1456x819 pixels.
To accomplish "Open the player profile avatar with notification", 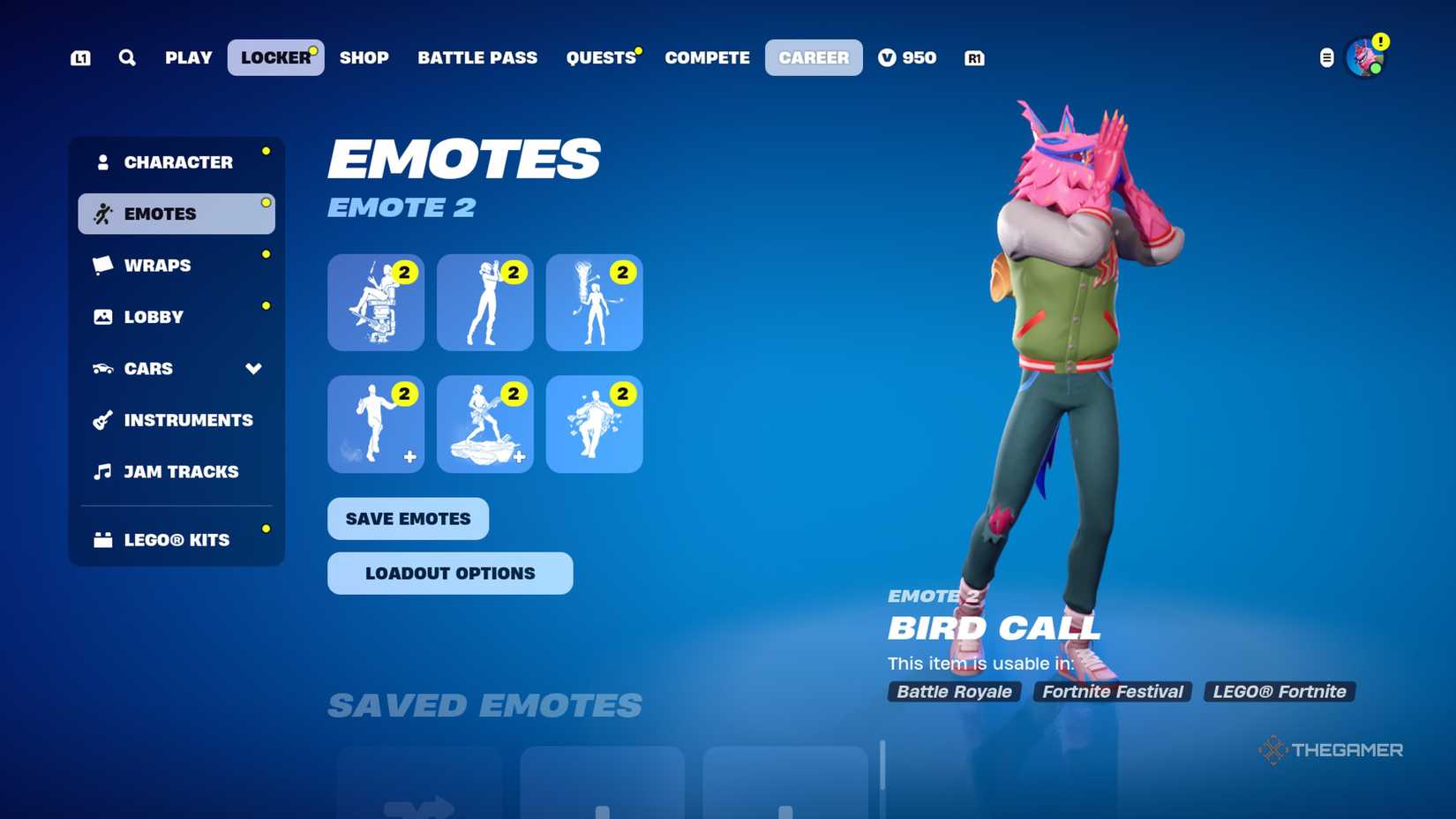I will [1364, 57].
